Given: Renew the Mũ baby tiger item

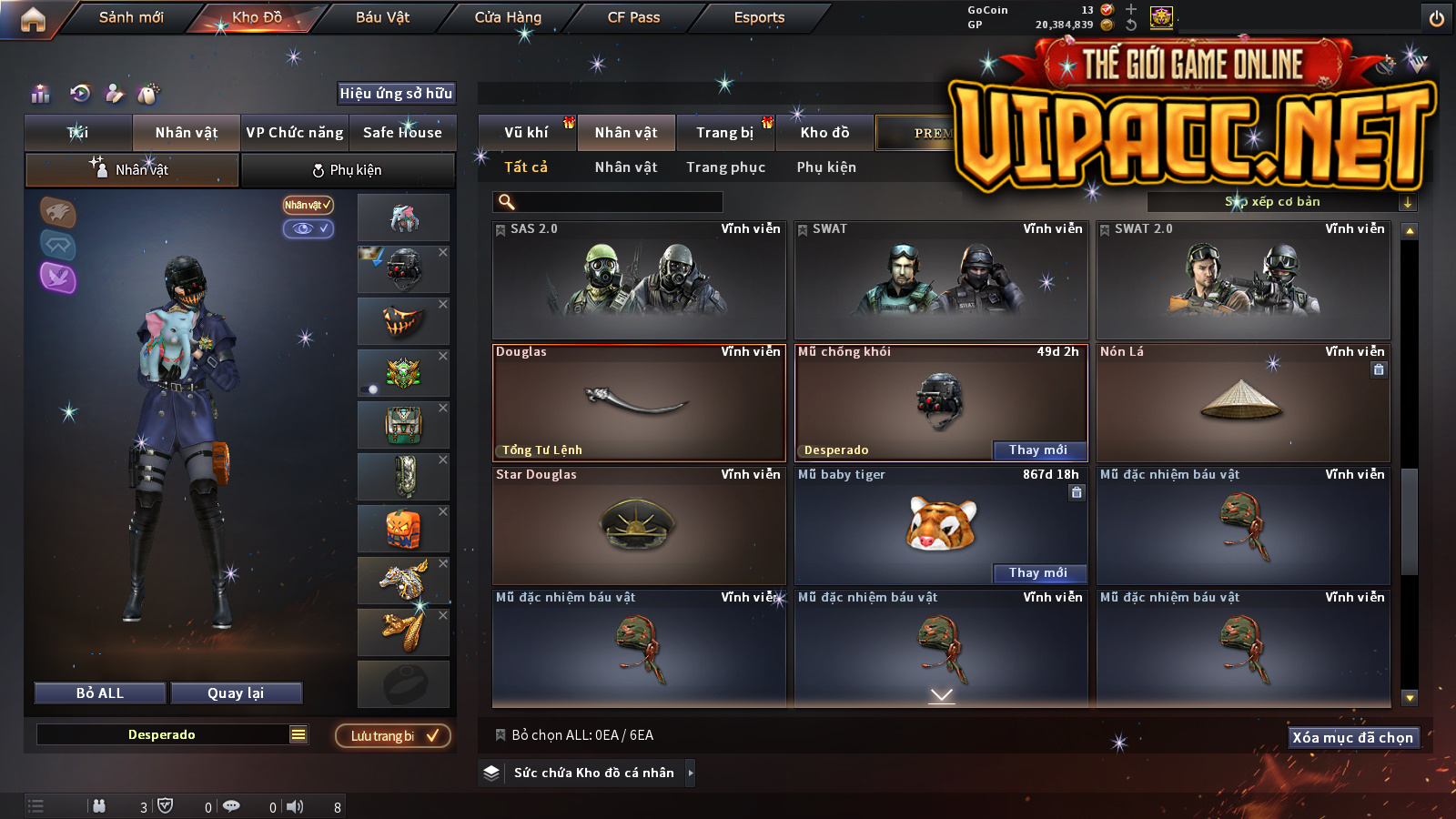Looking at the screenshot, I should [1038, 572].
